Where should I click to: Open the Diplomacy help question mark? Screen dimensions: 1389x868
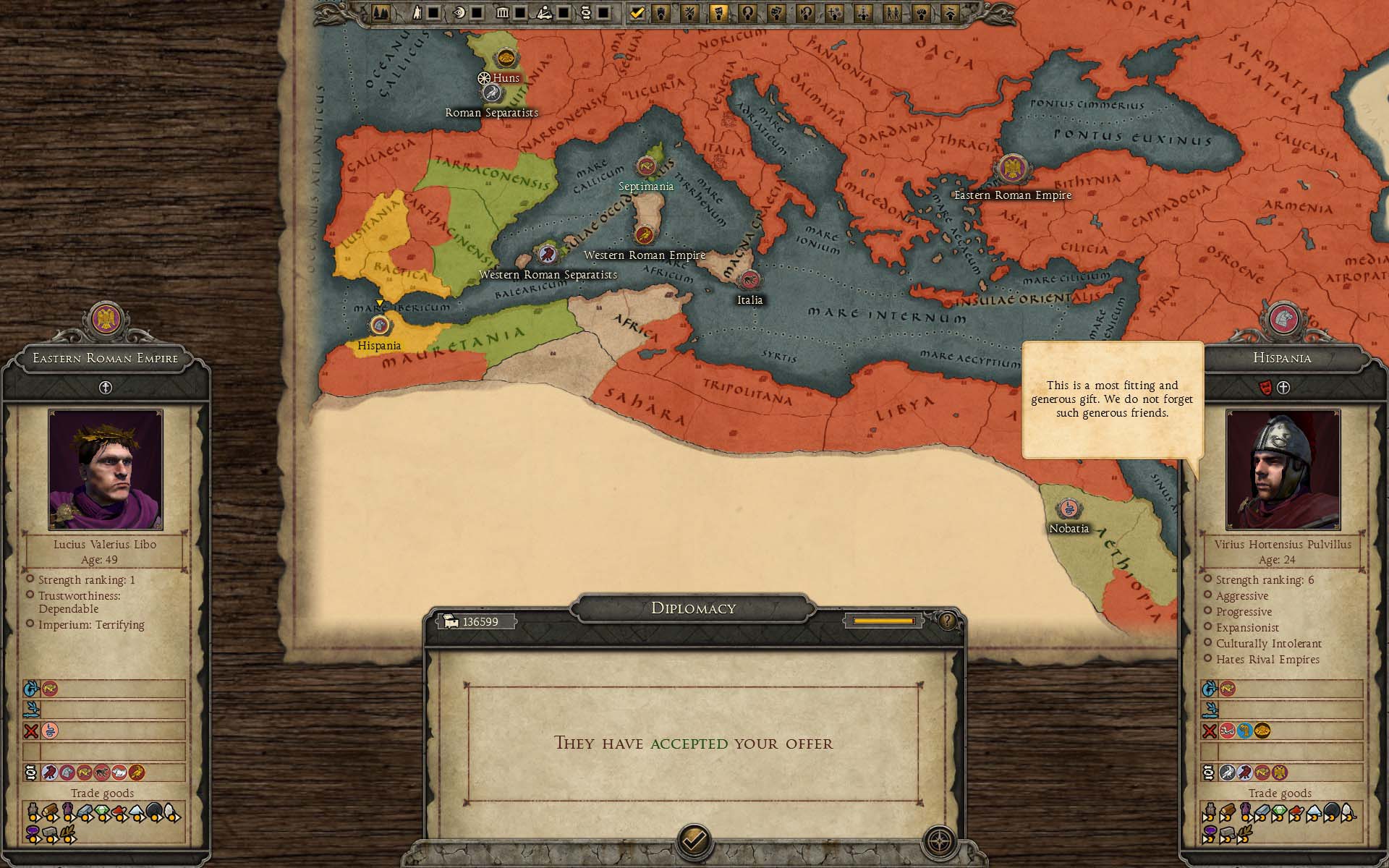pyautogui.click(x=946, y=620)
